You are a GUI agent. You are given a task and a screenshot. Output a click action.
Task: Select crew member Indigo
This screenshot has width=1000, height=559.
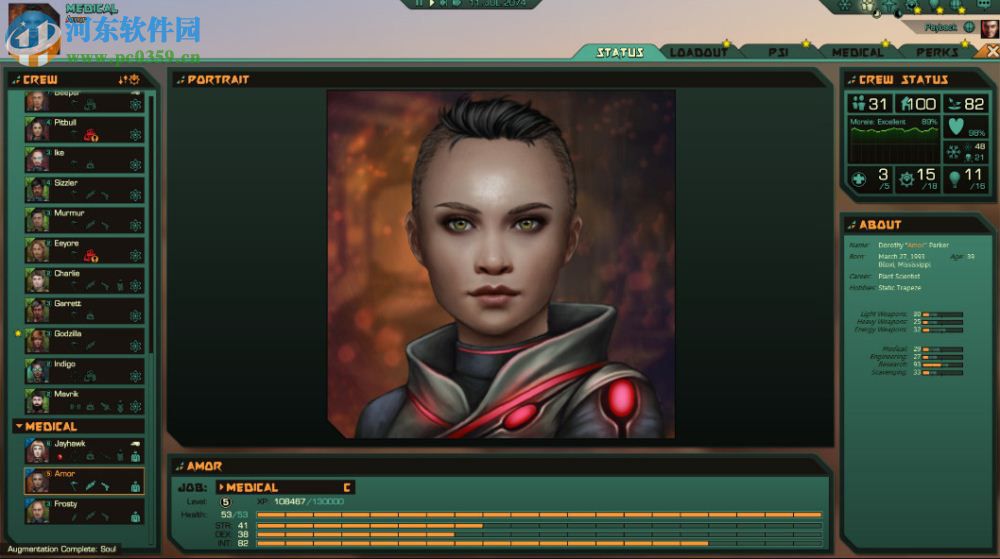(85, 371)
